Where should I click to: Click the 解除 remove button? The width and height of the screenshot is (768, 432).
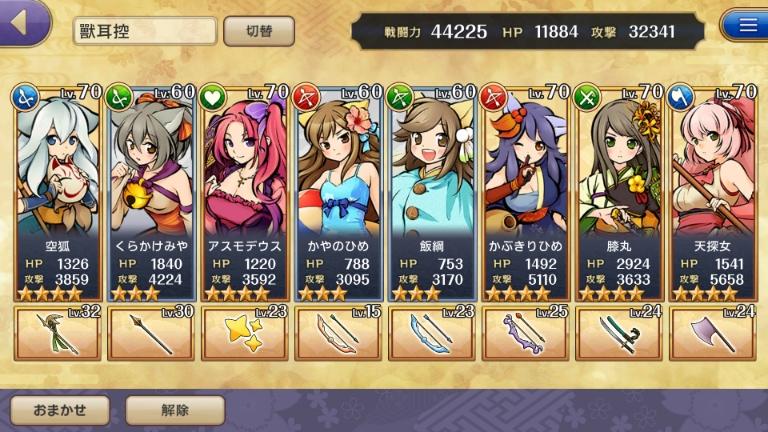pyautogui.click(x=175, y=409)
